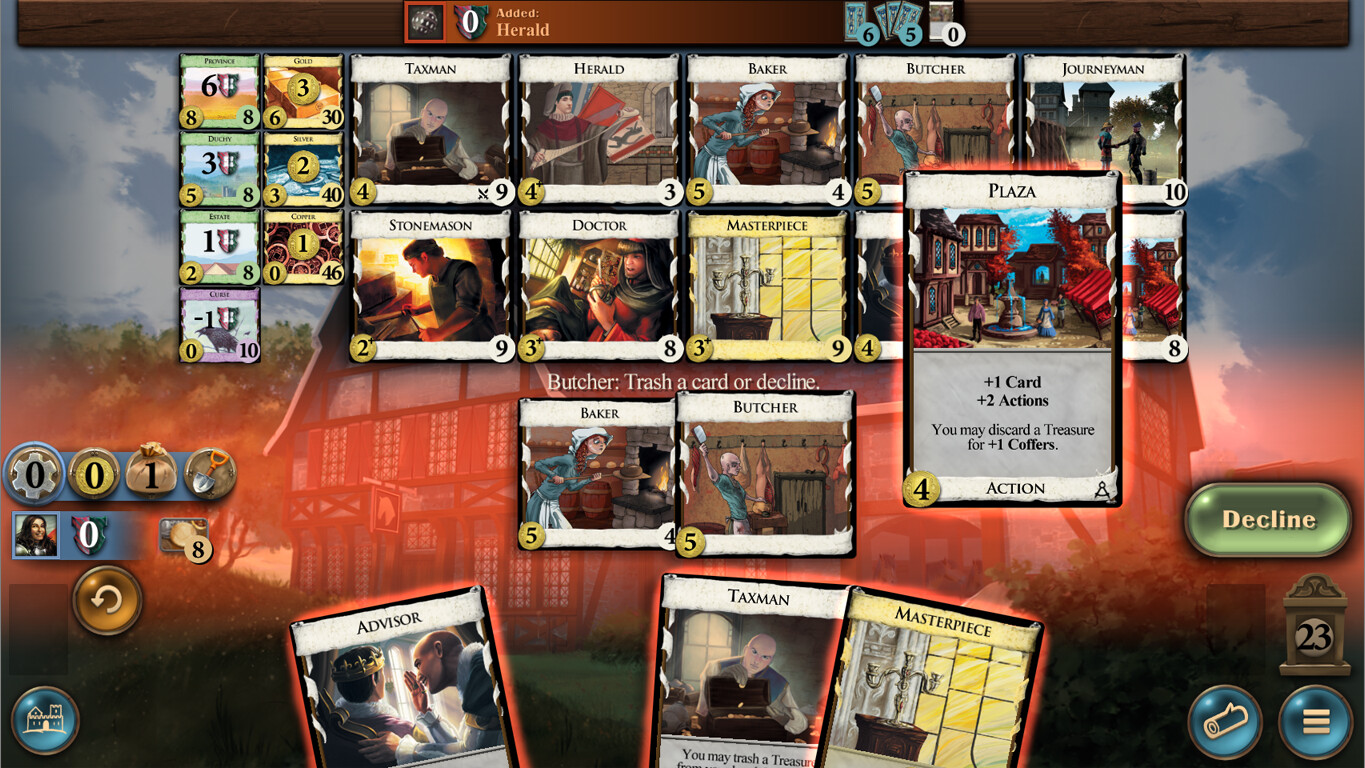Image resolution: width=1365 pixels, height=768 pixels.
Task: Click the castle icon in bottom left corner
Action: tap(44, 719)
